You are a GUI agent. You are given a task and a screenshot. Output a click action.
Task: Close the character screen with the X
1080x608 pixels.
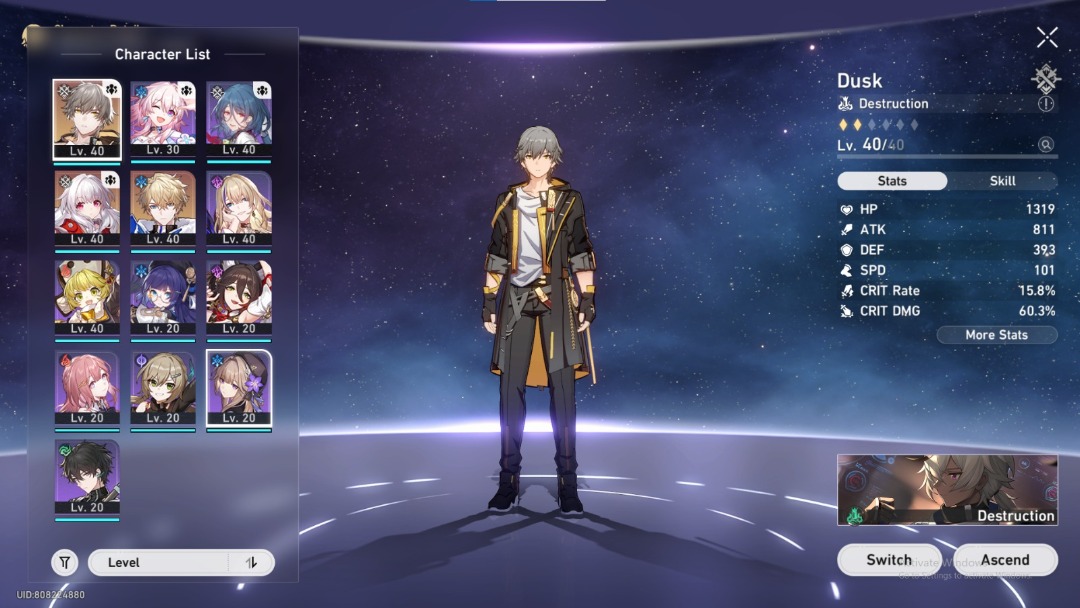(1047, 38)
